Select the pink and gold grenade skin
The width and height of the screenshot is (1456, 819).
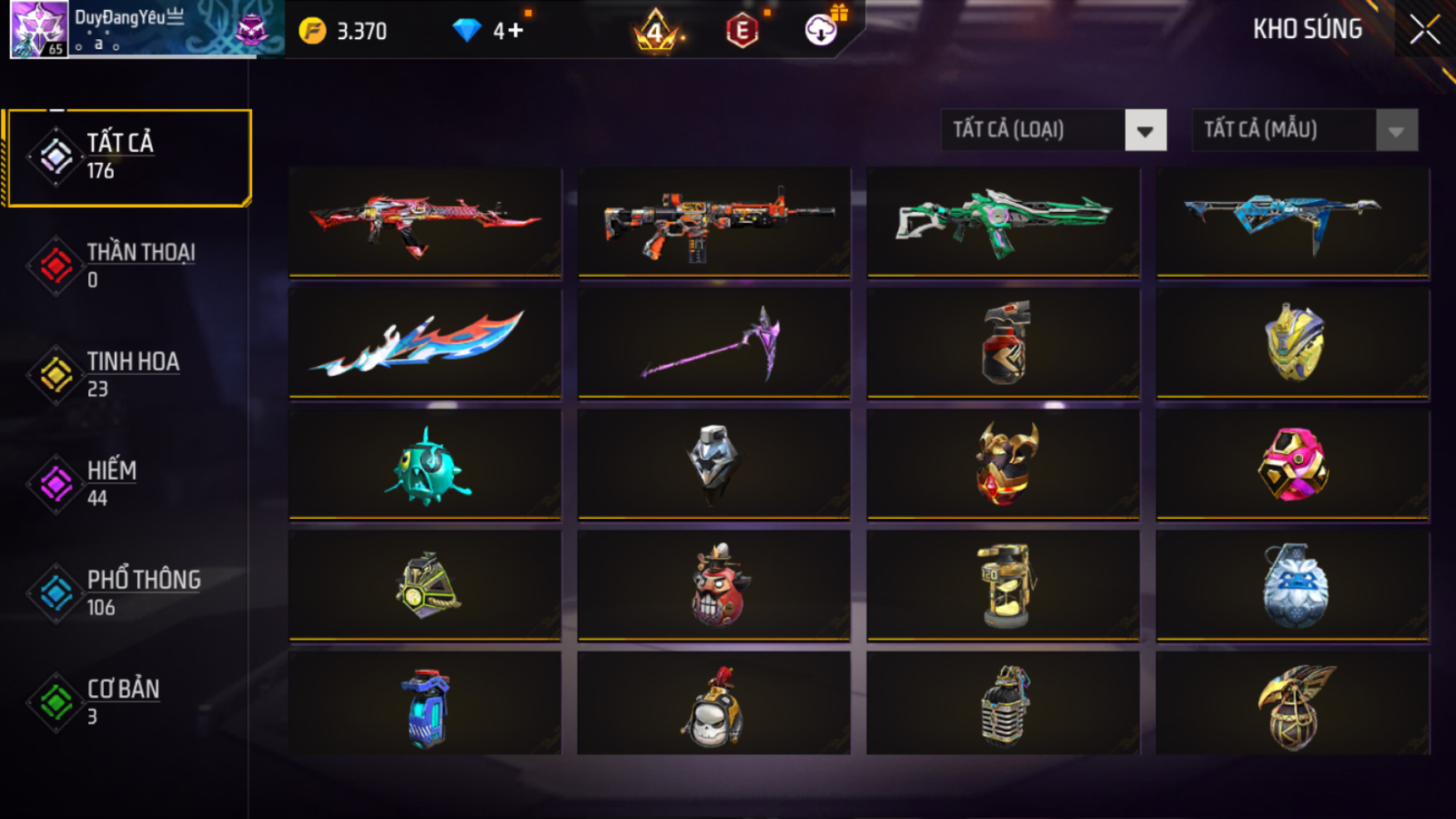click(x=1292, y=465)
